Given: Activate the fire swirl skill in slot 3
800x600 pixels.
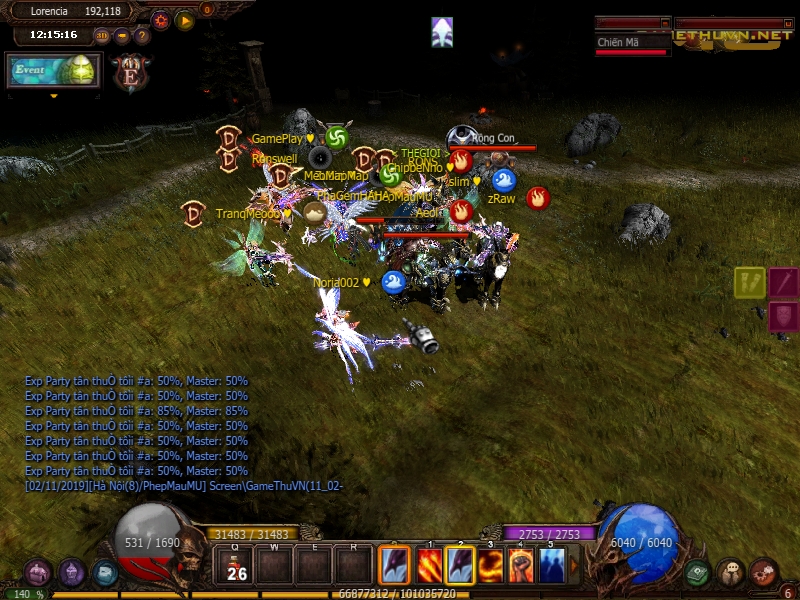Looking at the screenshot, I should (x=491, y=565).
